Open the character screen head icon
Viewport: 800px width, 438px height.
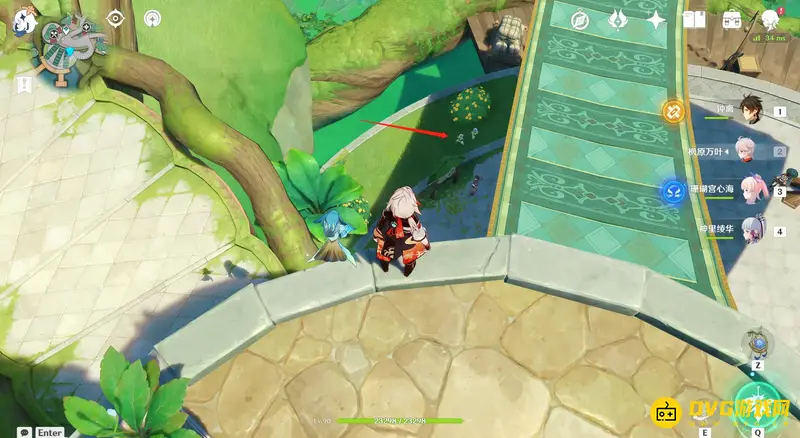(x=771, y=20)
